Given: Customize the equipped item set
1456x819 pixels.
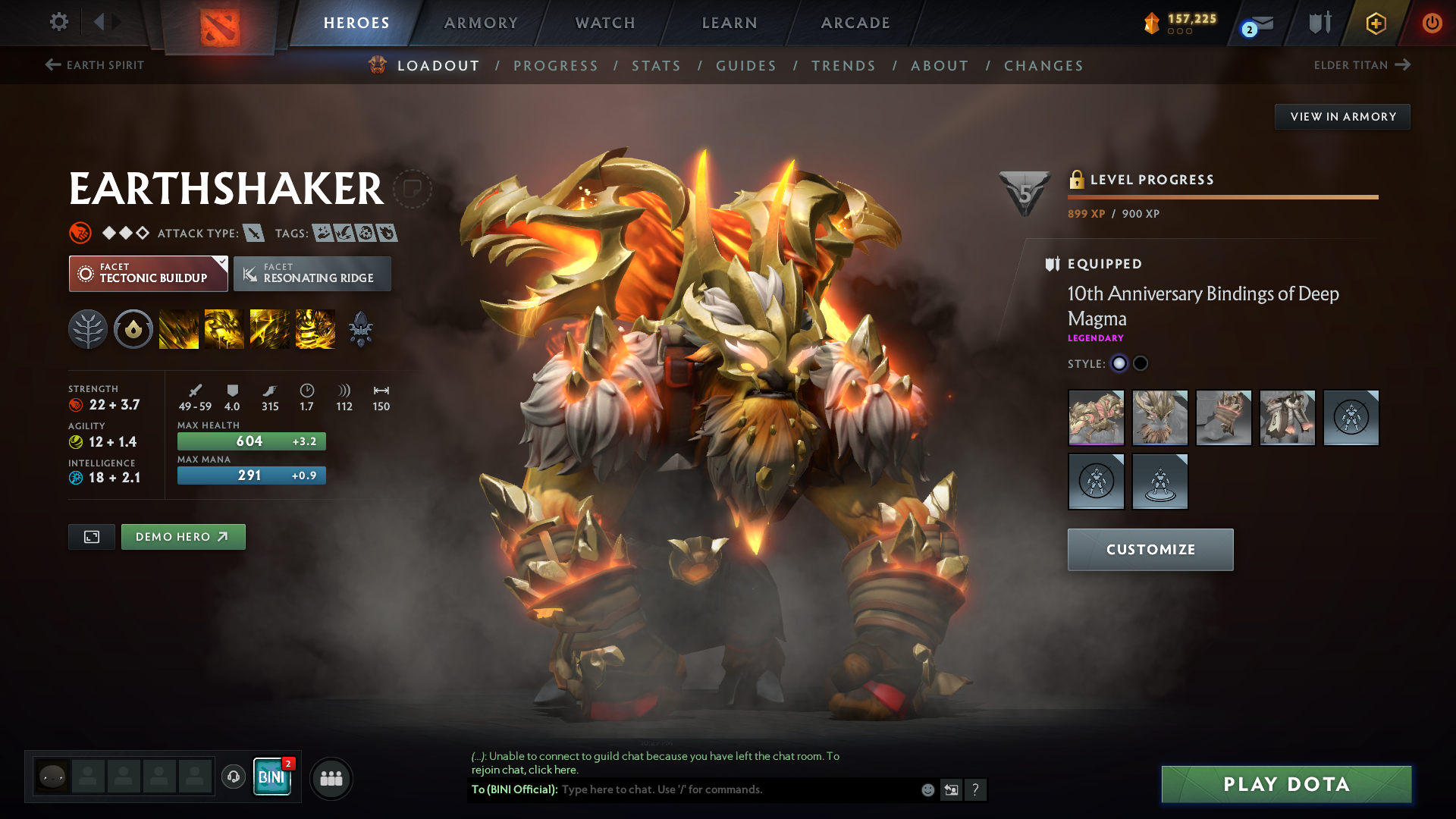Looking at the screenshot, I should (x=1150, y=550).
